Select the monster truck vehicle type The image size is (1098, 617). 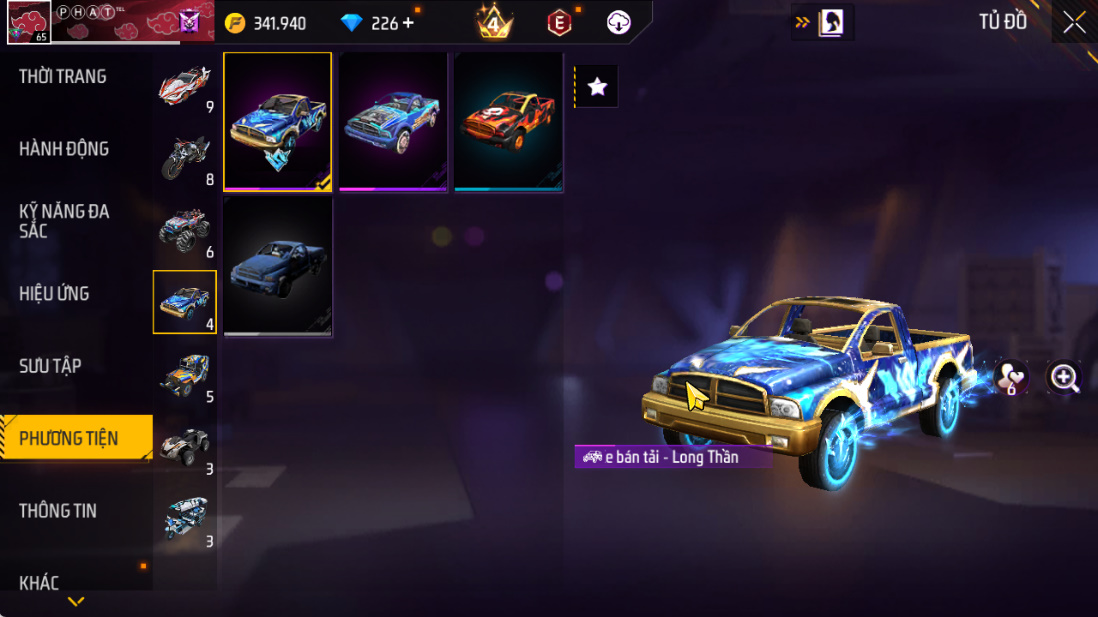pyautogui.click(x=185, y=230)
